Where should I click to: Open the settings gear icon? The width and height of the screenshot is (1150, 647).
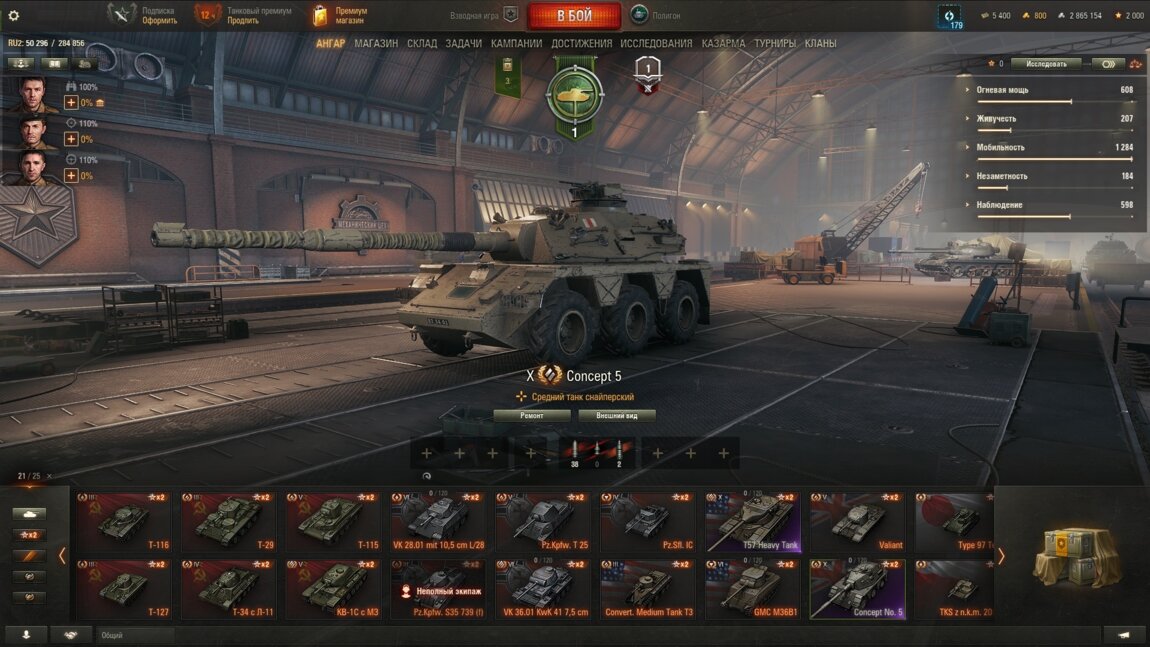(x=14, y=16)
